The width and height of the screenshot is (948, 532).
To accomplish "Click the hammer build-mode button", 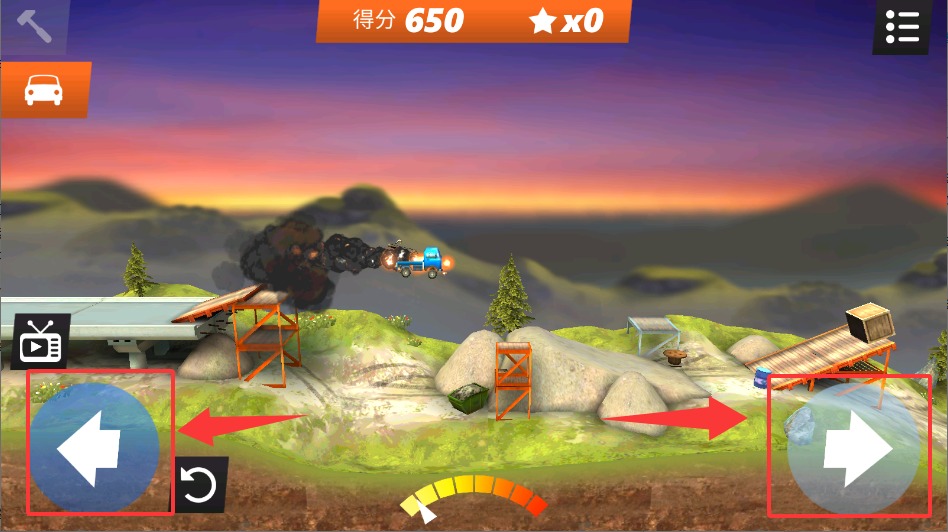I will coord(33,25).
